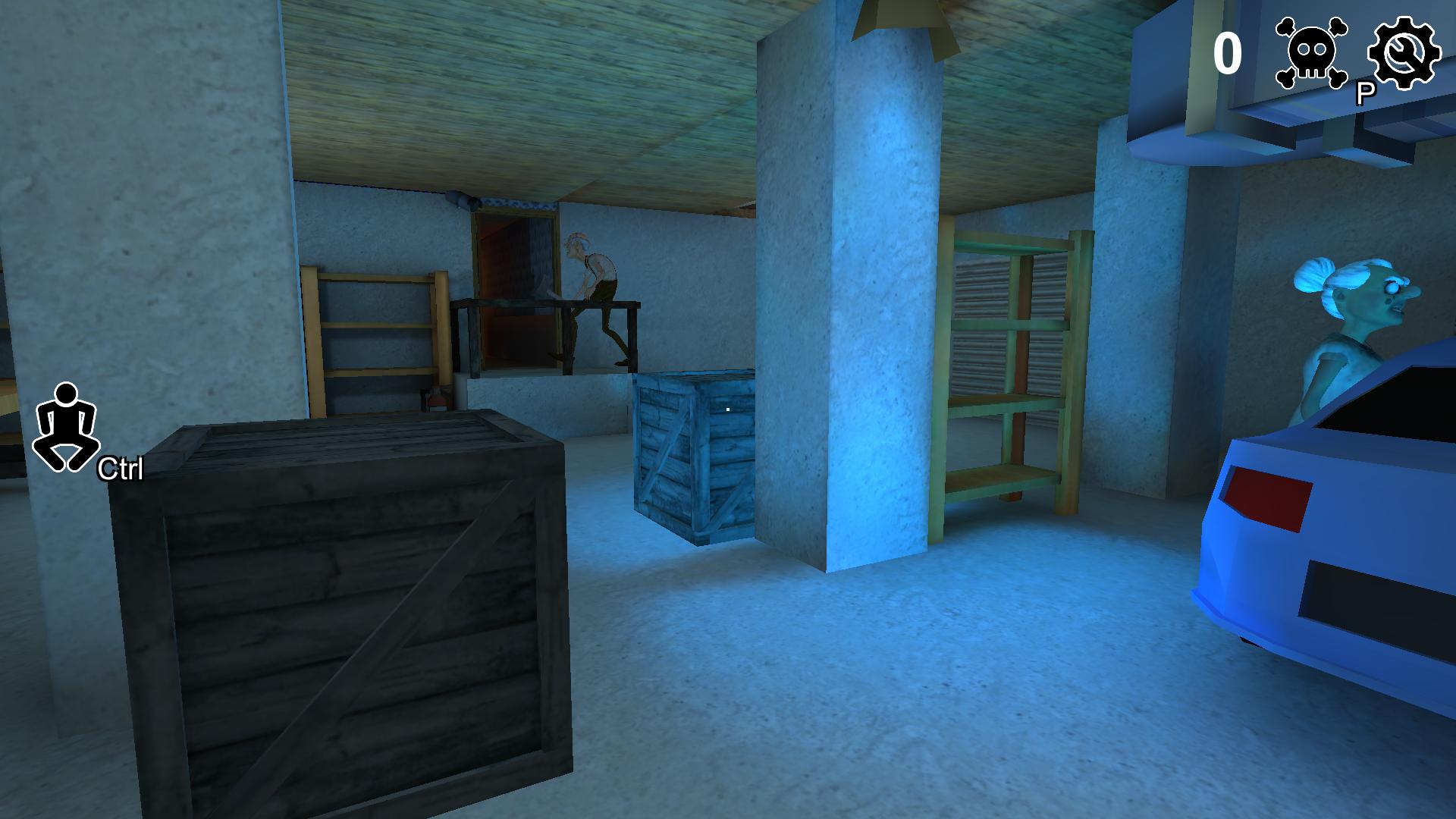The width and height of the screenshot is (1456, 819).
Task: Click the dark wooden crate in front
Action: pos(341,607)
